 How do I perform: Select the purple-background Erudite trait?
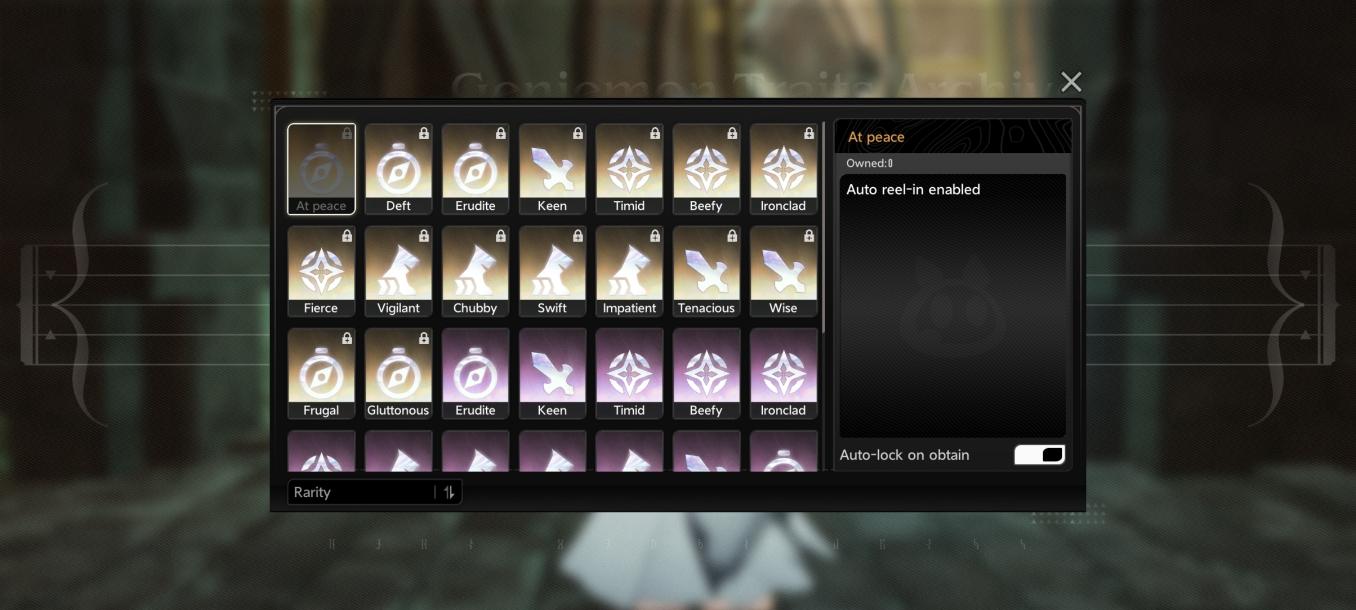[475, 372]
